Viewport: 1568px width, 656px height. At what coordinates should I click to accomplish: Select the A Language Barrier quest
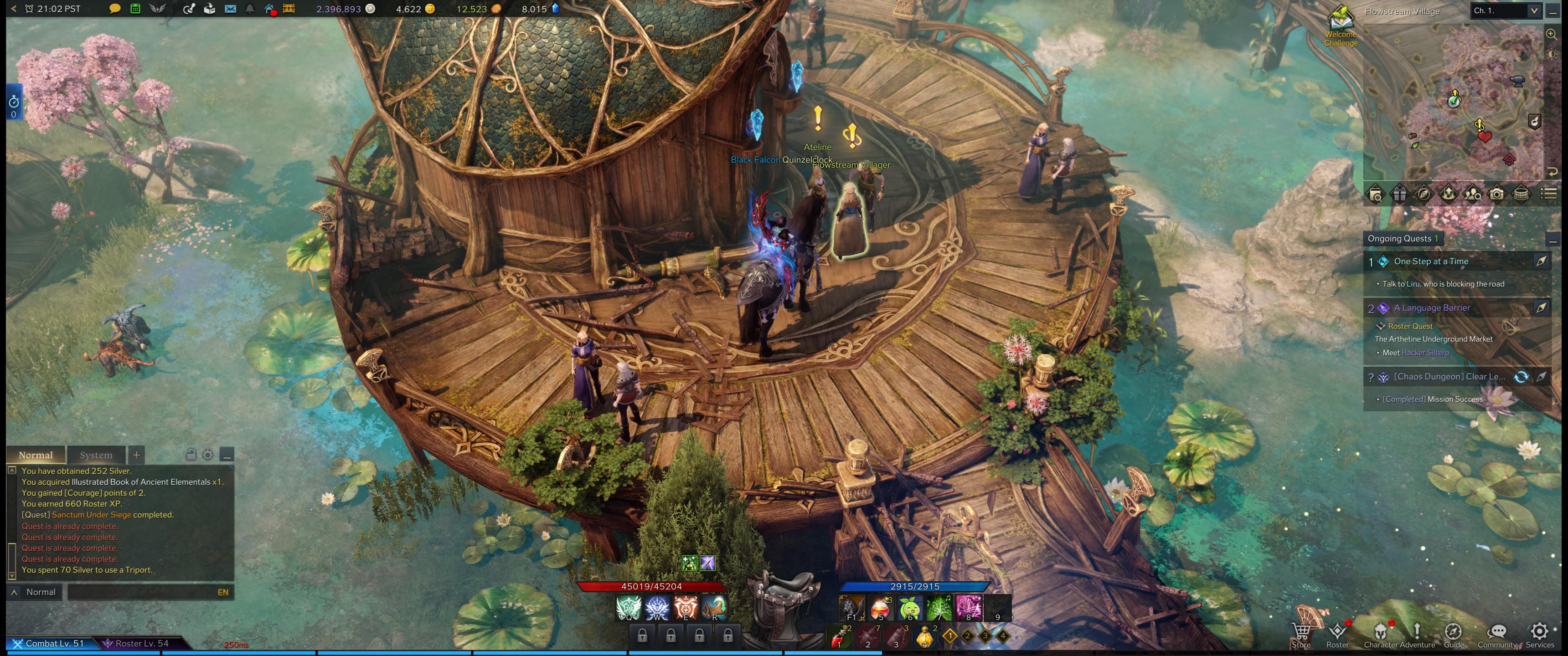pos(1432,308)
